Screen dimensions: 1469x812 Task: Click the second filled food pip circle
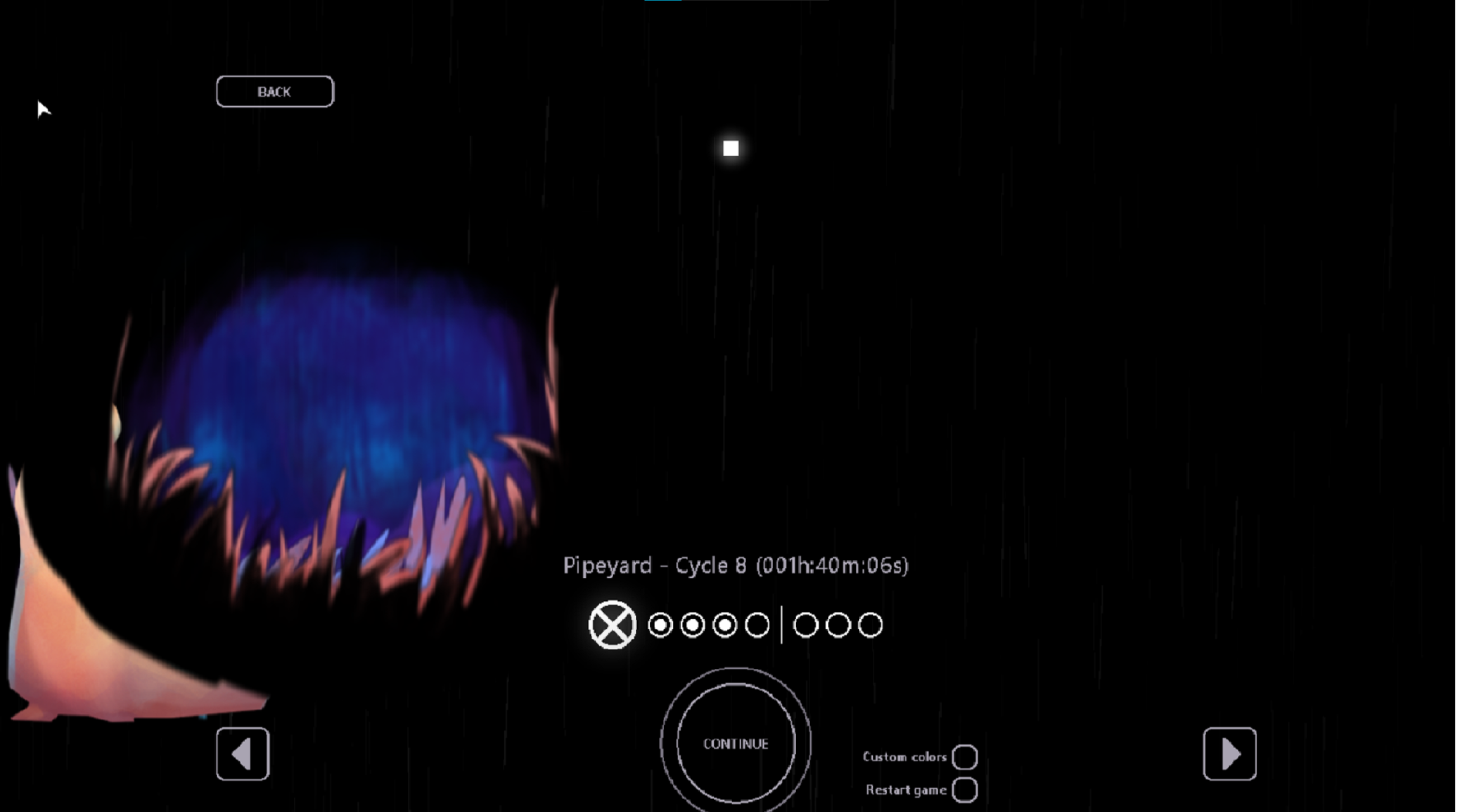[x=692, y=624]
